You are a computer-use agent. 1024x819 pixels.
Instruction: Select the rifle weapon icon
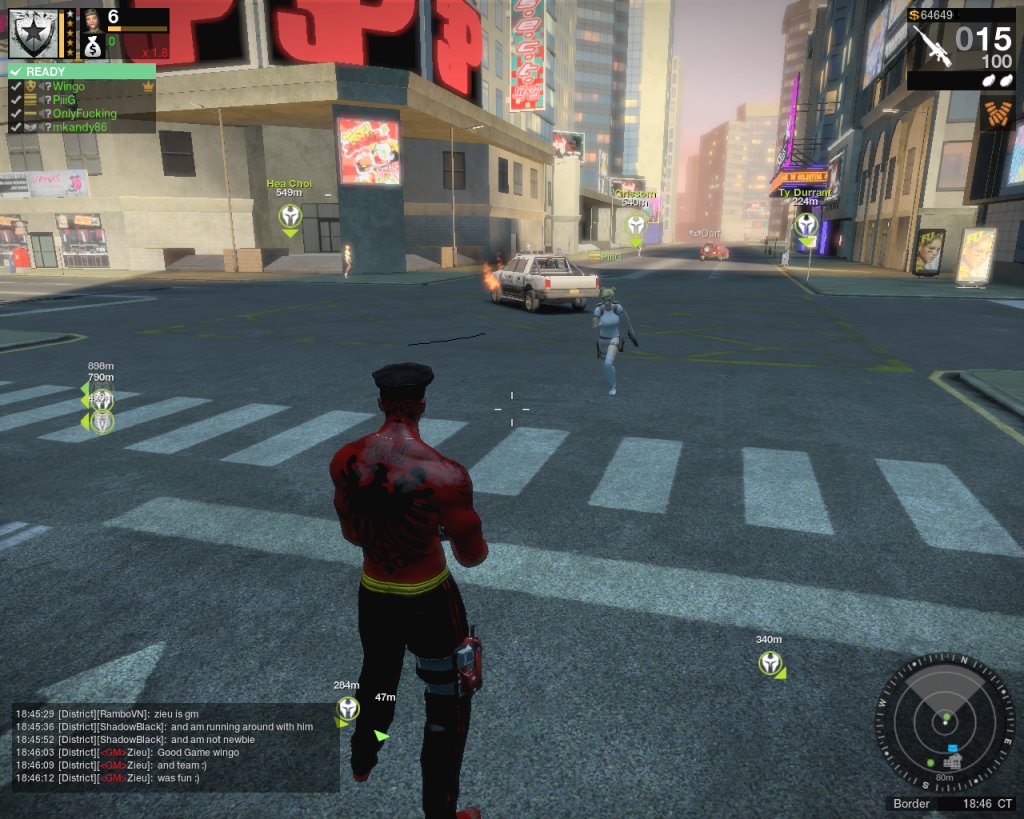click(x=930, y=46)
